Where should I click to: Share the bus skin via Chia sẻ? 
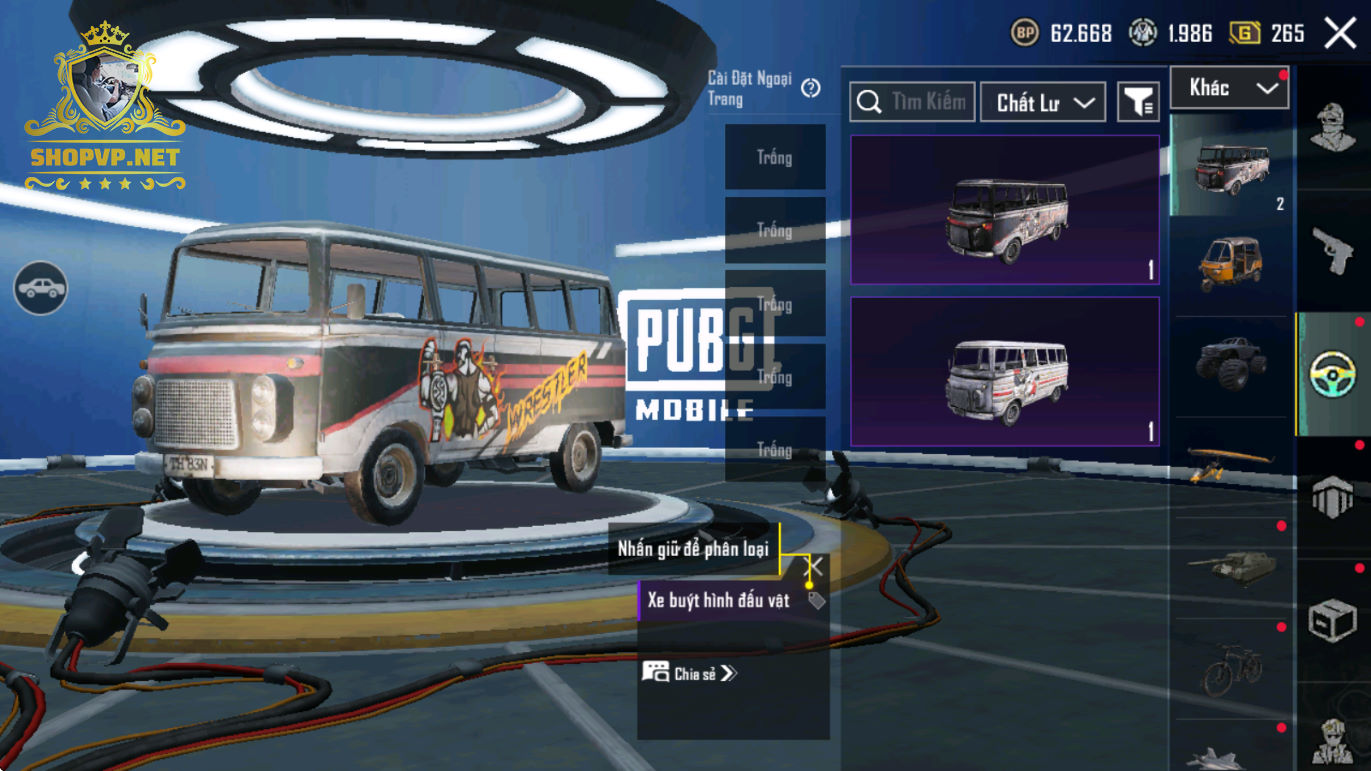689,673
